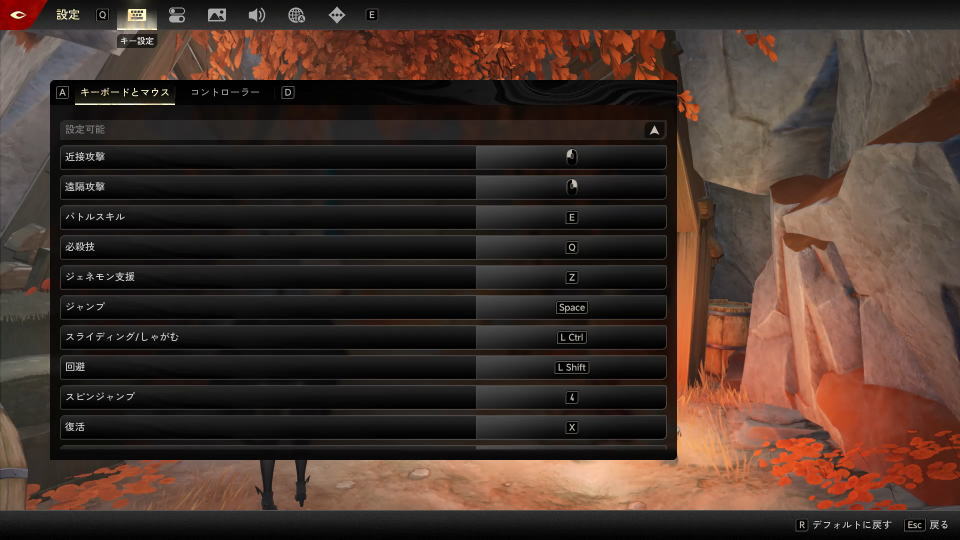Change the 回避 L Shift binding
The height and width of the screenshot is (540, 960).
pyautogui.click(x=571, y=367)
